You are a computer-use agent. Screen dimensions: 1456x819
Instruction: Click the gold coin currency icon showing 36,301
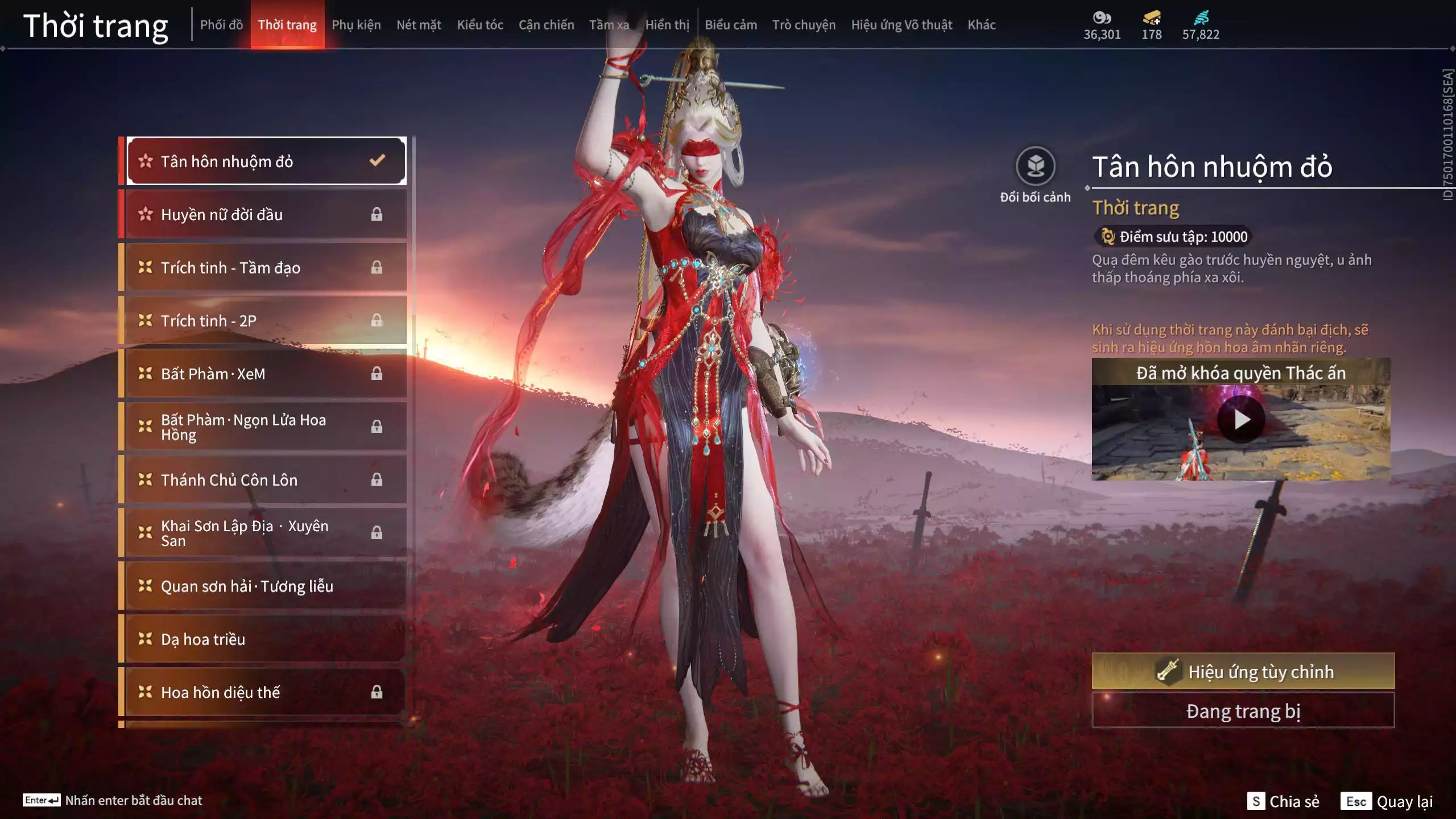click(x=1102, y=18)
